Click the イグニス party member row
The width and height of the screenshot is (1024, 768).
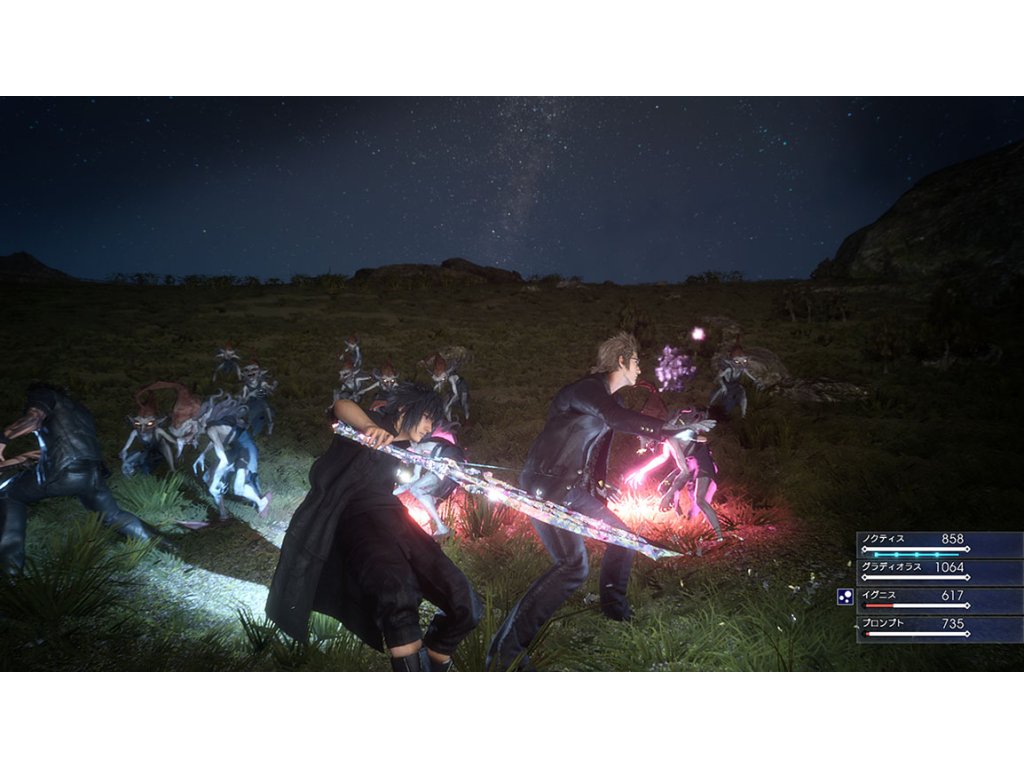[938, 600]
